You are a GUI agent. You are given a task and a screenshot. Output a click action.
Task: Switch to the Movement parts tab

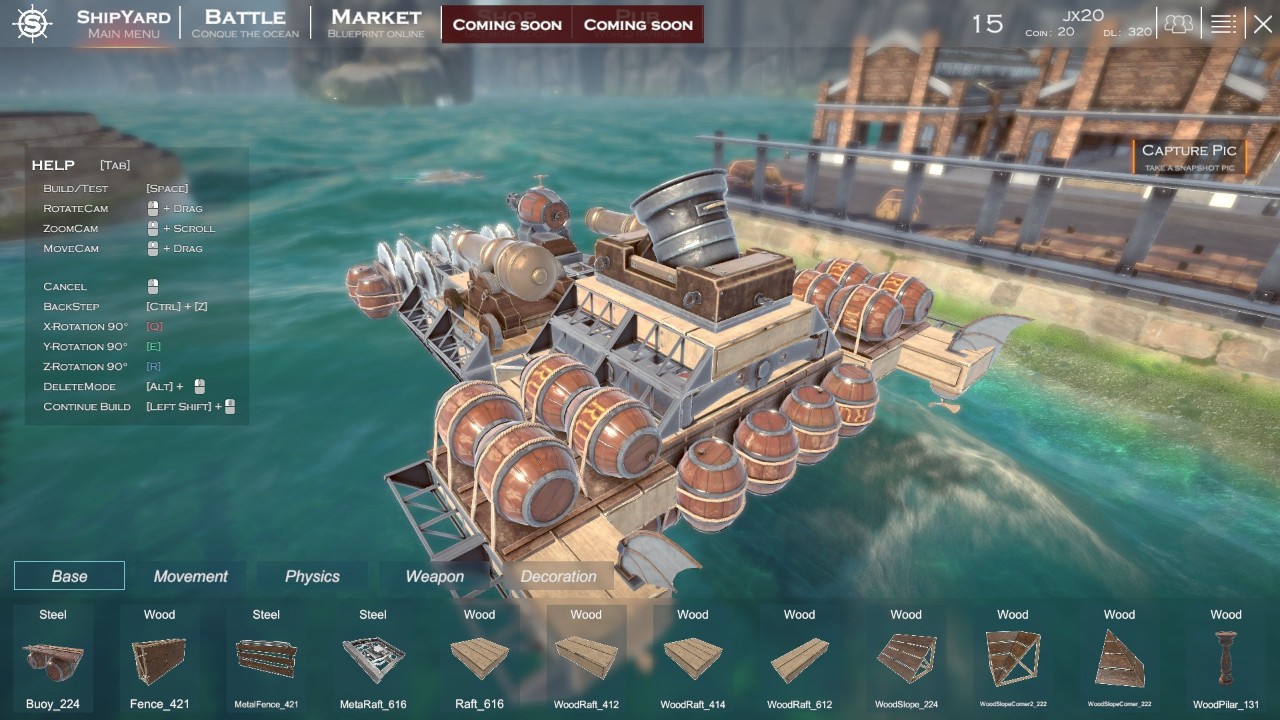(x=190, y=576)
